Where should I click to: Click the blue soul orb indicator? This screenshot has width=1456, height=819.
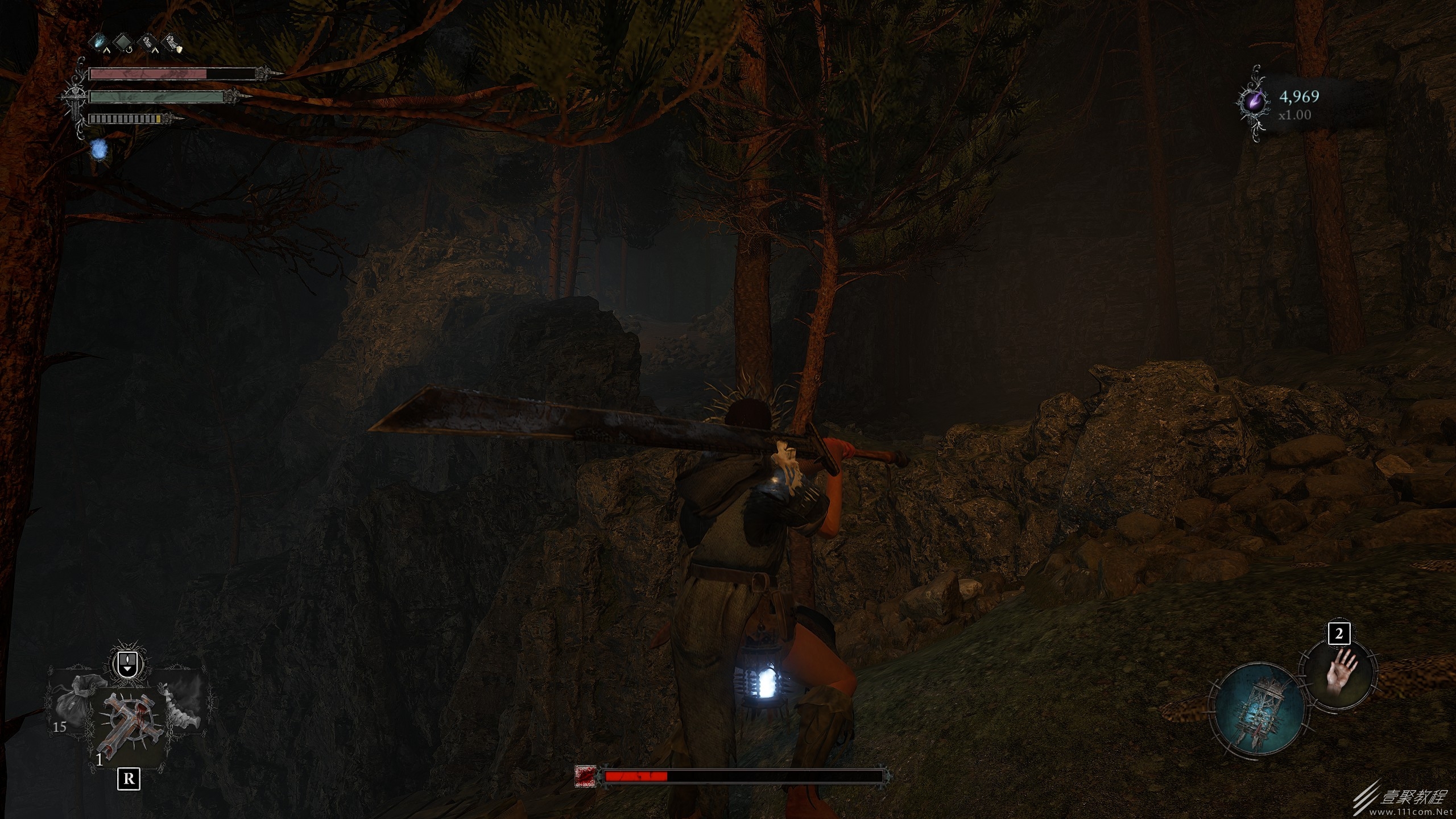point(100,150)
